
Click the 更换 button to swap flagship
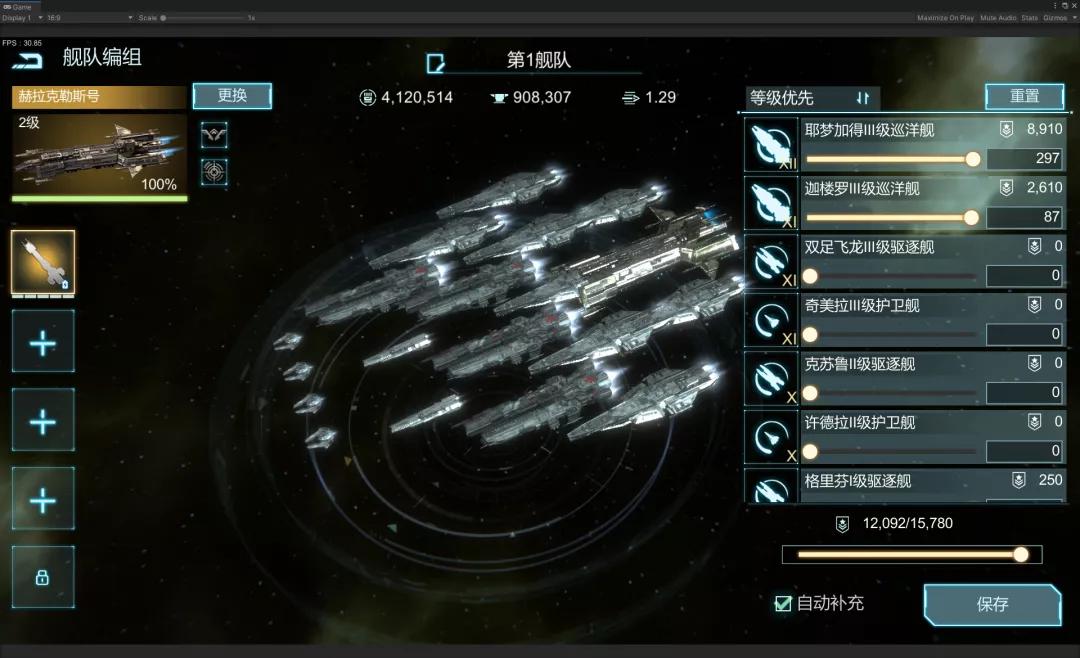click(x=232, y=96)
